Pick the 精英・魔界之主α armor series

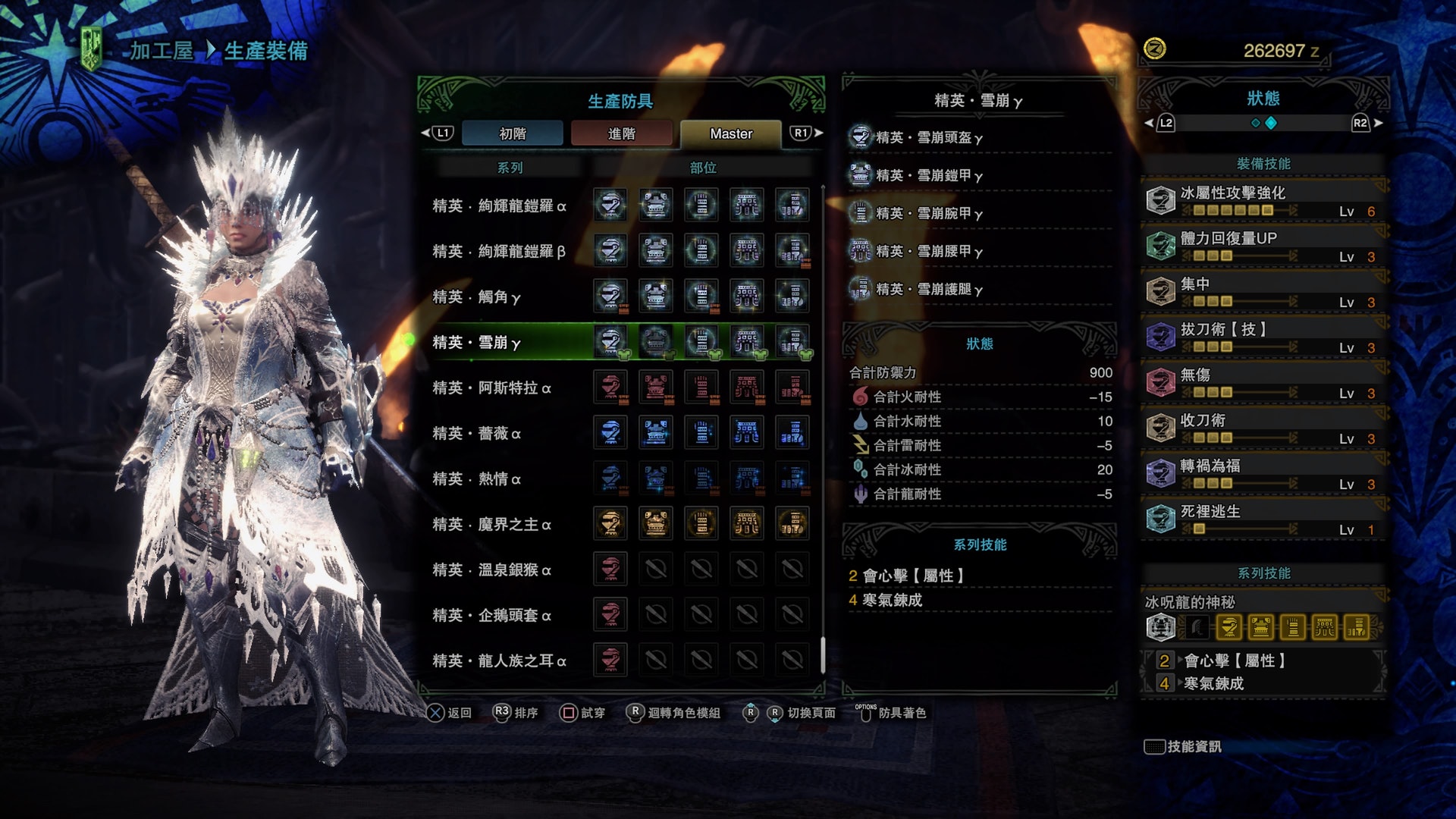[x=491, y=524]
